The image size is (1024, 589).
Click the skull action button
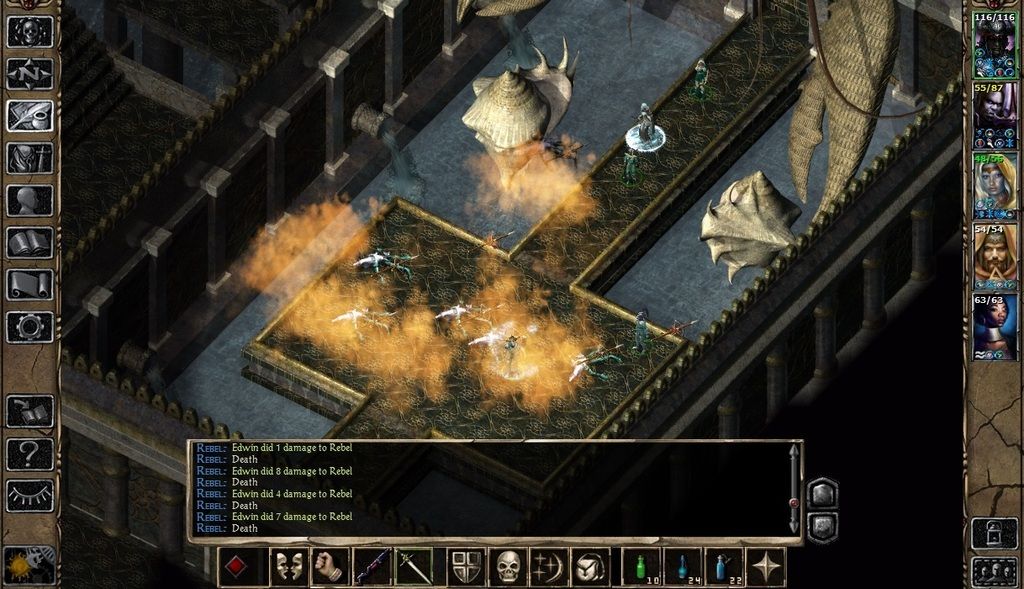pos(510,567)
